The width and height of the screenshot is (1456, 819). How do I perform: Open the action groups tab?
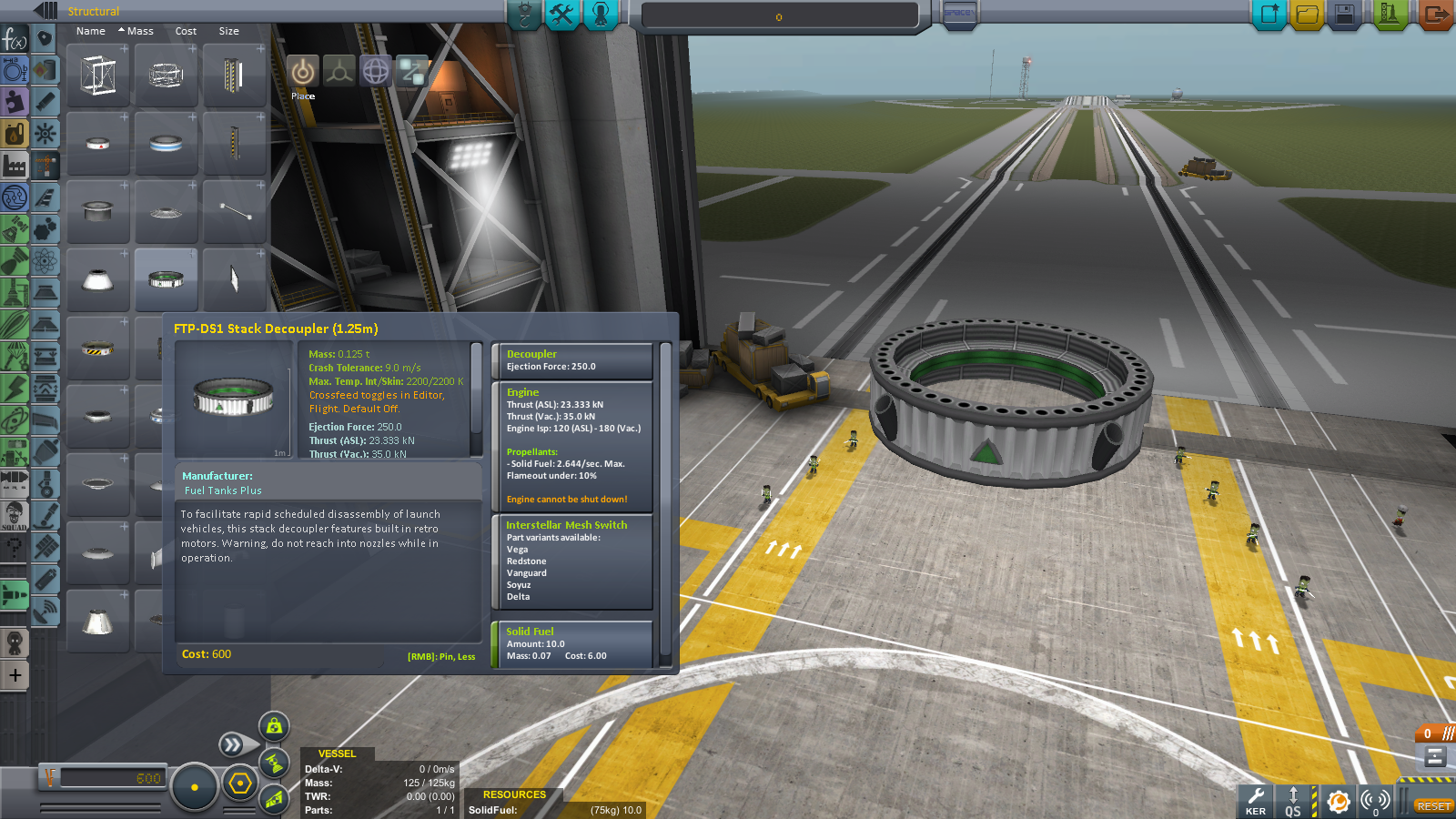(562, 15)
